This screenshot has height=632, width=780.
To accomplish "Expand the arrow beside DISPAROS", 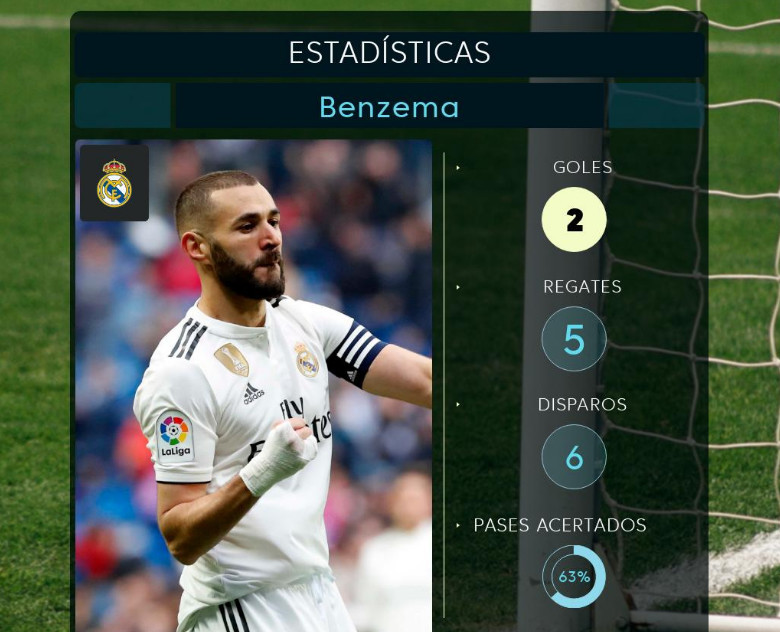I will (x=459, y=405).
